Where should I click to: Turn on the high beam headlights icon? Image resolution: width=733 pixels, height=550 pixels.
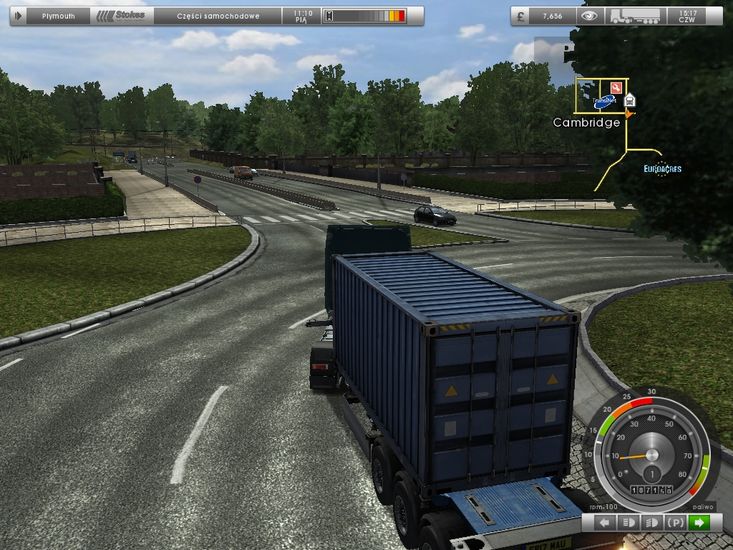[x=651, y=523]
